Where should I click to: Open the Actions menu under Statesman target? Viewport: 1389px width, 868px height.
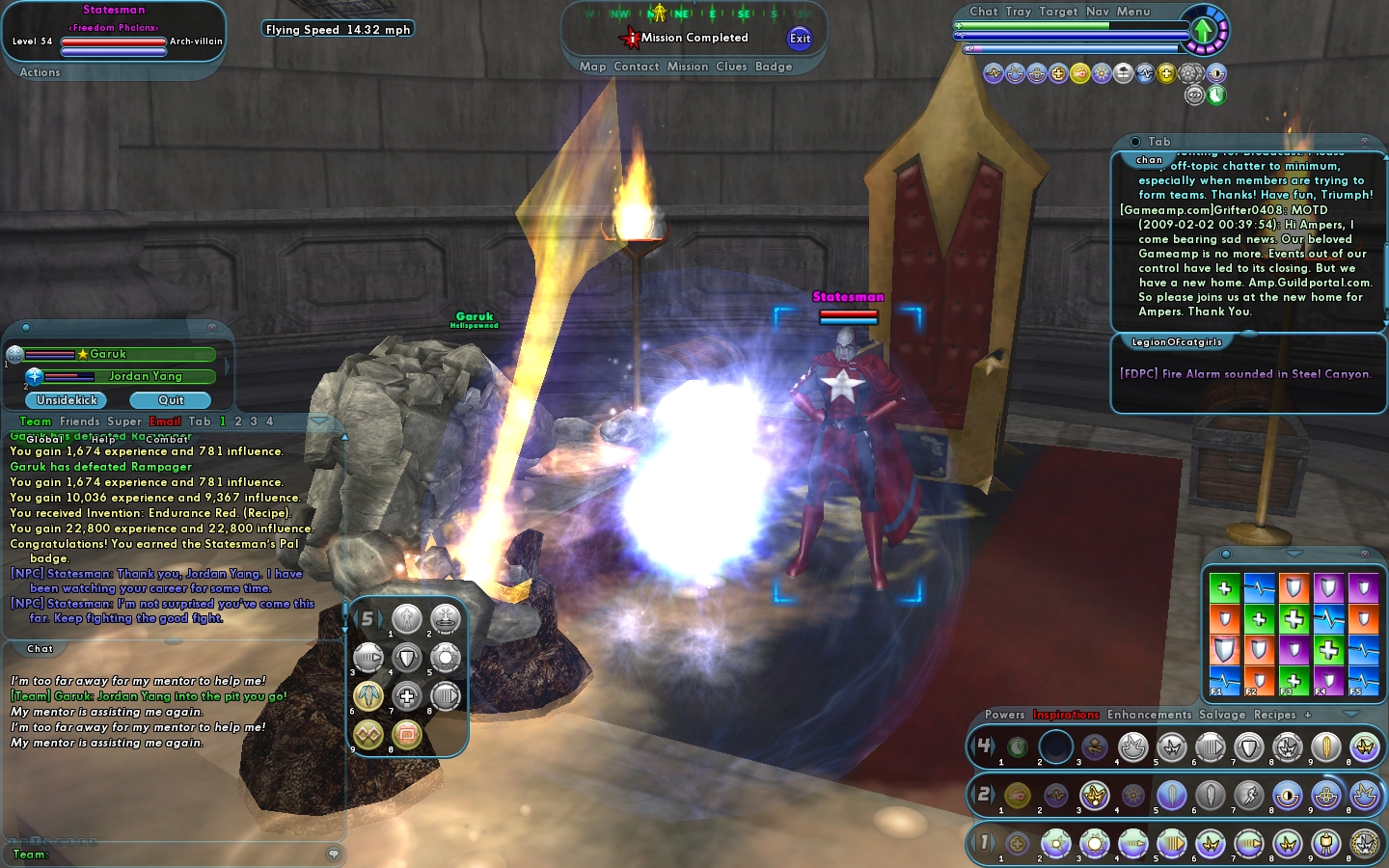click(x=40, y=72)
